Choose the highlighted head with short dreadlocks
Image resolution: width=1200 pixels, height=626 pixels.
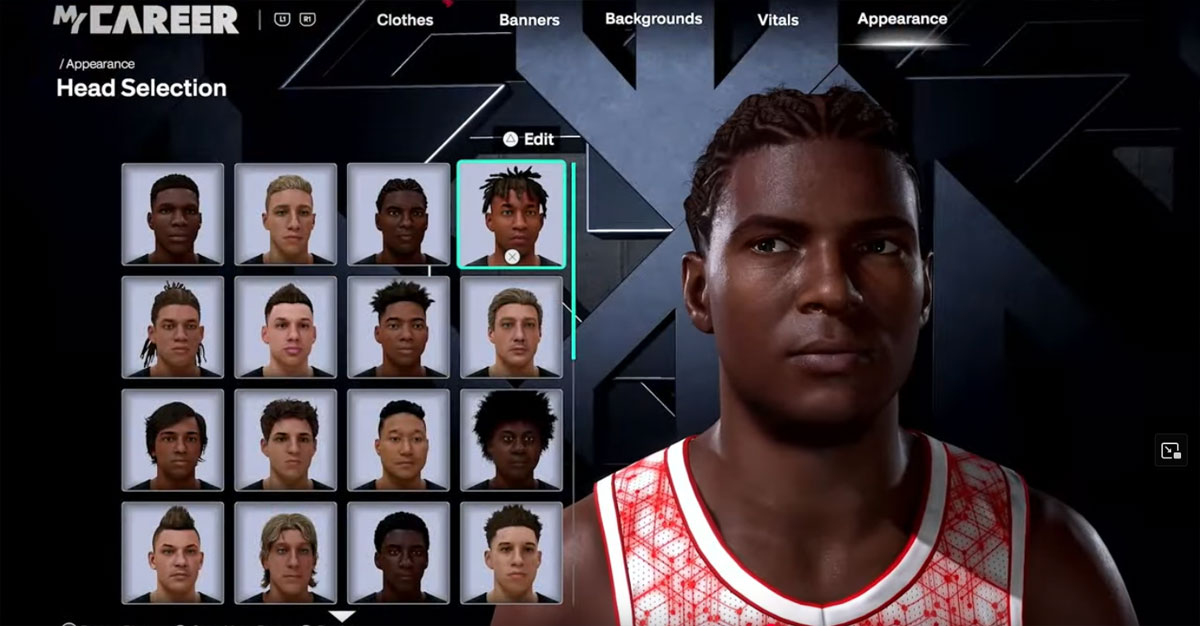point(511,214)
